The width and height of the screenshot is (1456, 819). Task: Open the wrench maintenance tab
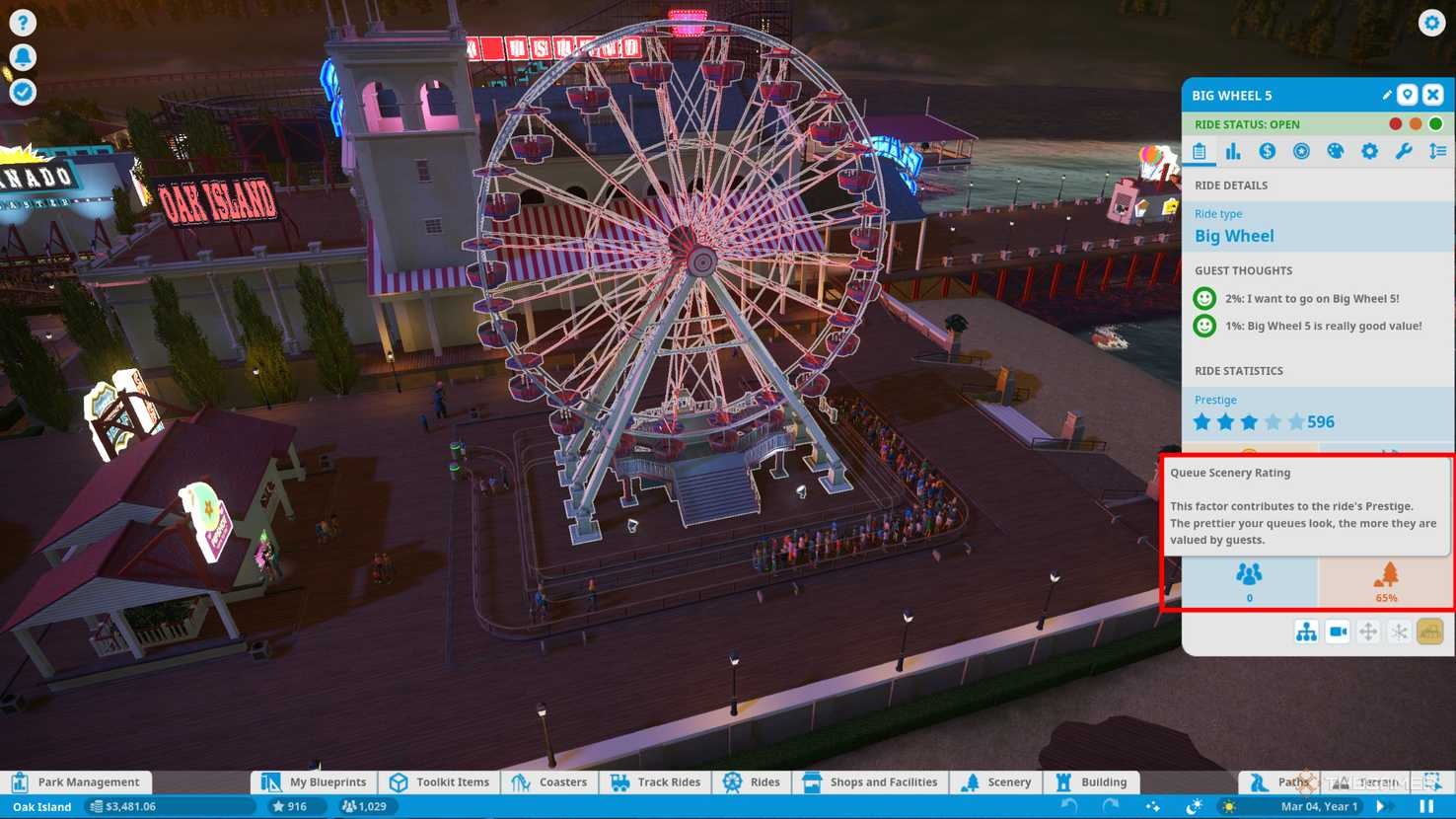pyautogui.click(x=1404, y=151)
